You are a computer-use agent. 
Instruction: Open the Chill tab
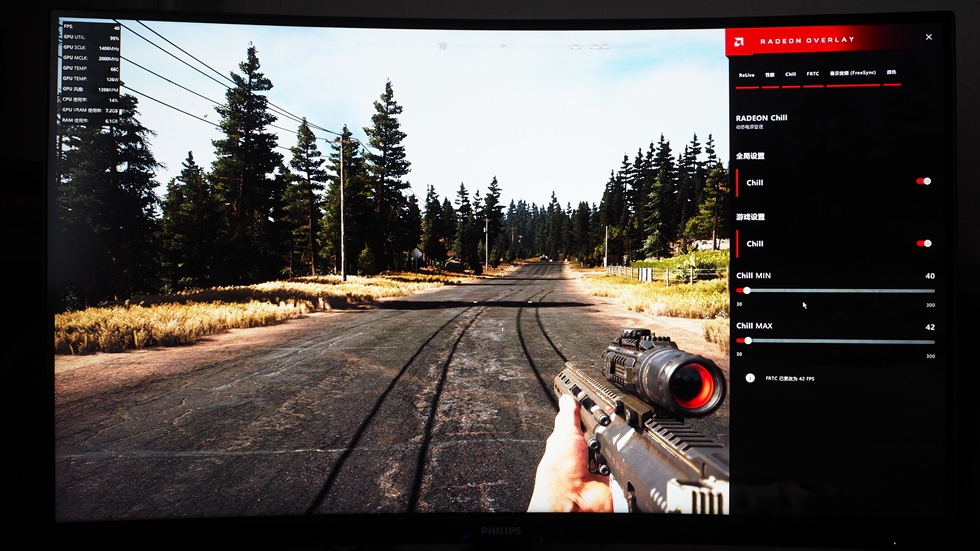790,74
